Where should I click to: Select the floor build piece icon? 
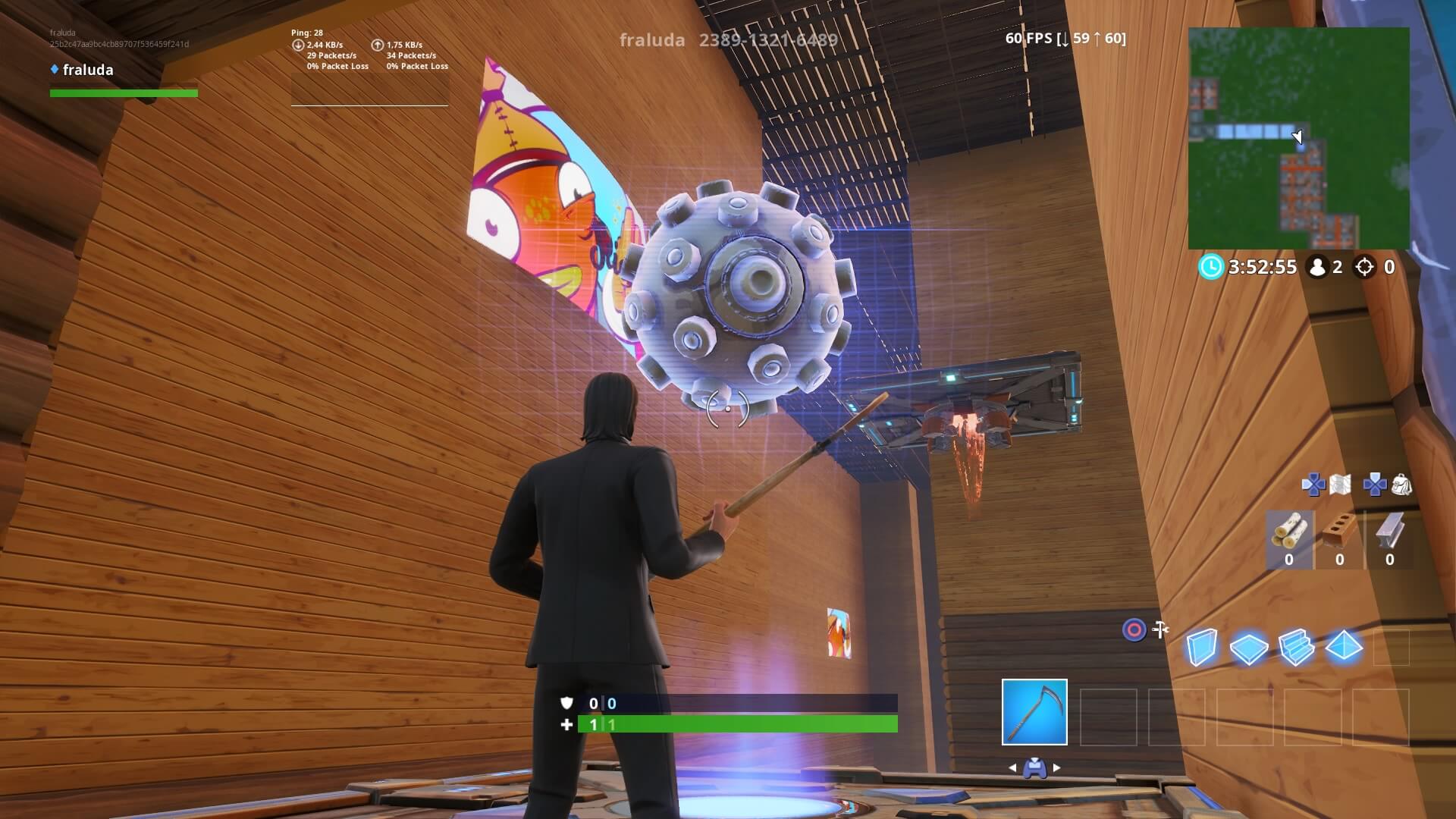tap(1249, 648)
